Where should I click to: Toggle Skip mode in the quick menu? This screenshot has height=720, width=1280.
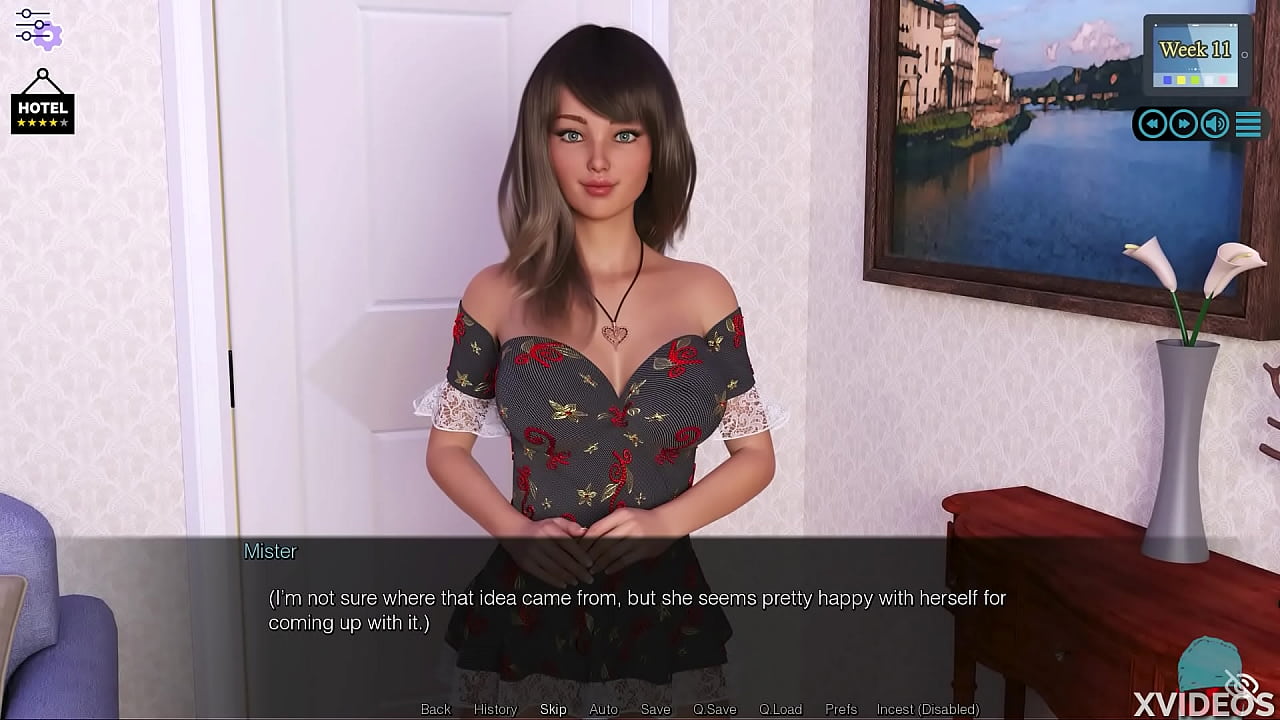(553, 708)
